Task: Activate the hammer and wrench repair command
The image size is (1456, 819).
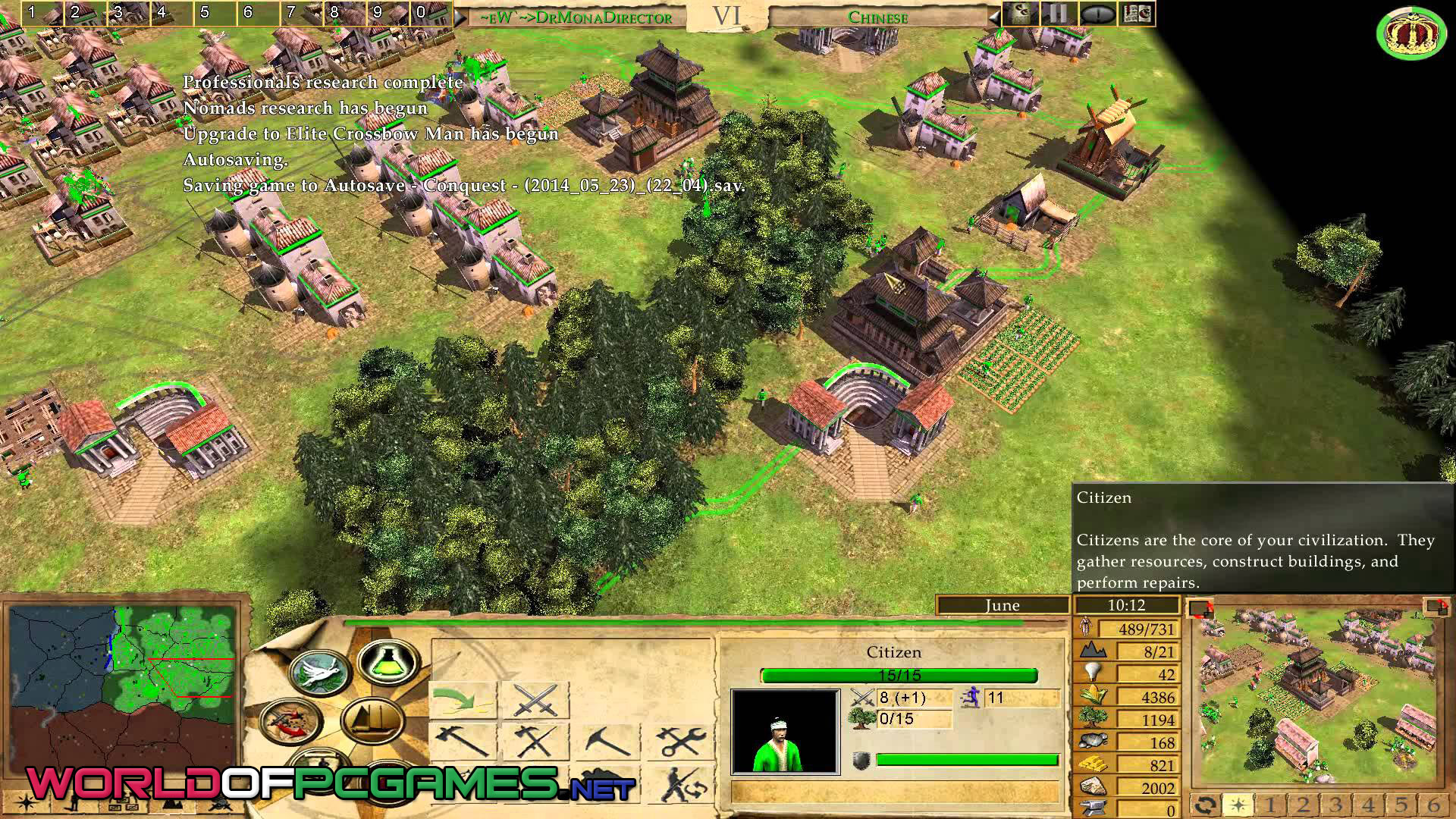Action: [680, 741]
